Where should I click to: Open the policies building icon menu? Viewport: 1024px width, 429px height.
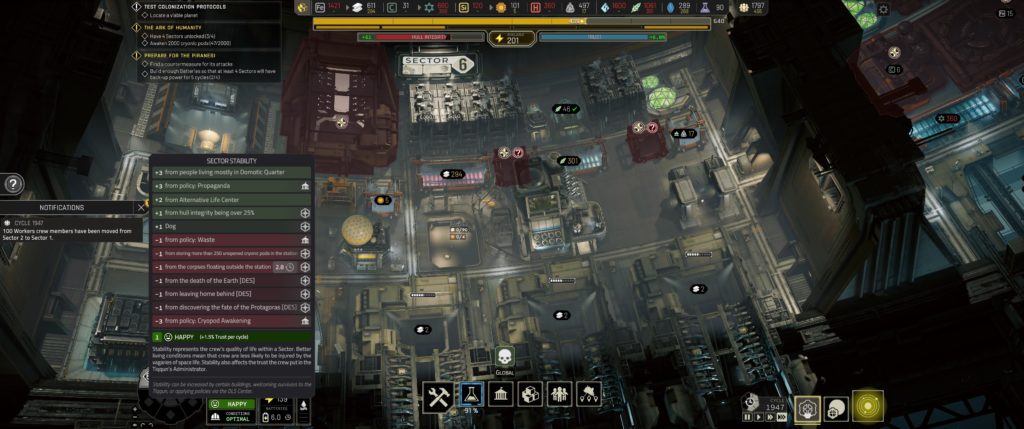pos(501,394)
